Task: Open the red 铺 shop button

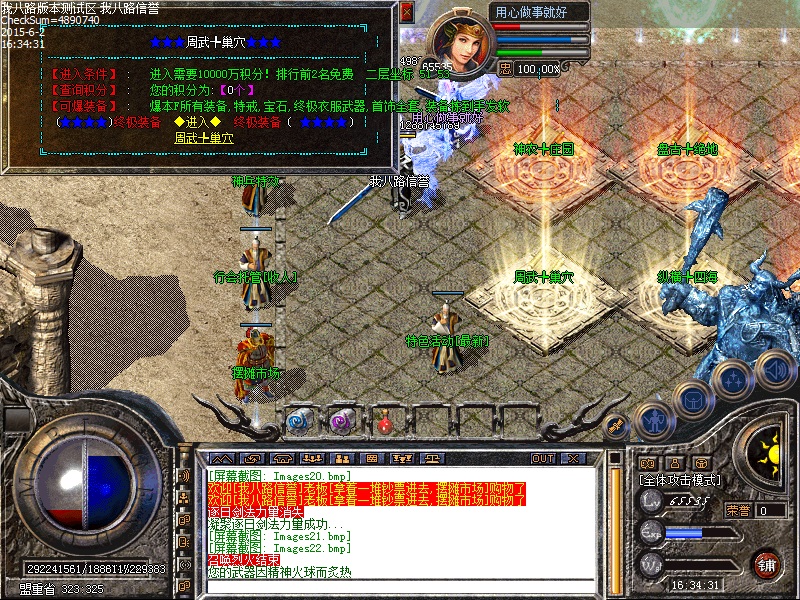Action: click(x=766, y=564)
